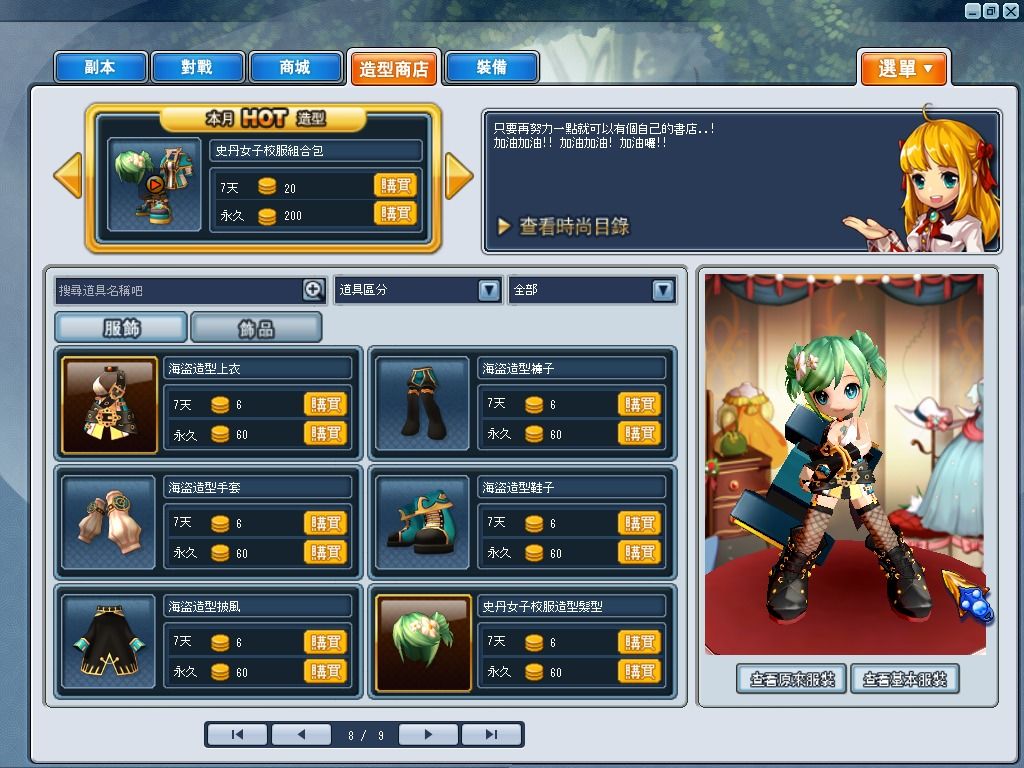Open 查看時尚目錄 fashion catalog
Viewport: 1024px width, 768px height.
[x=563, y=227]
